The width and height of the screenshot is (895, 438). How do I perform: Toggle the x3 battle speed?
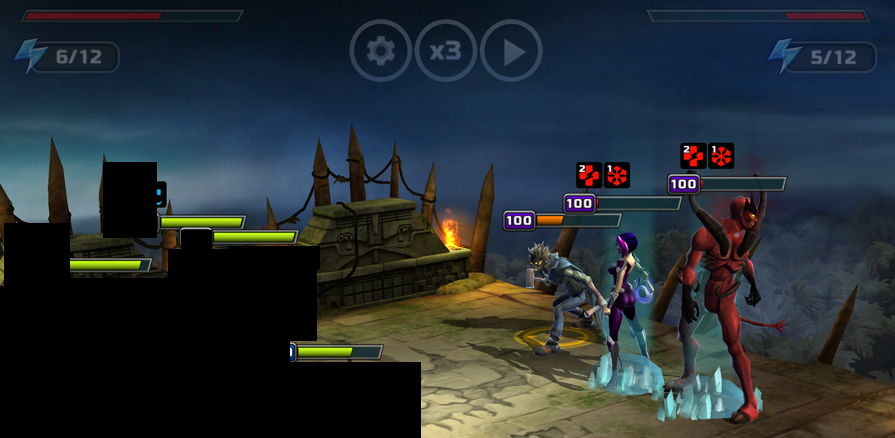pos(445,51)
